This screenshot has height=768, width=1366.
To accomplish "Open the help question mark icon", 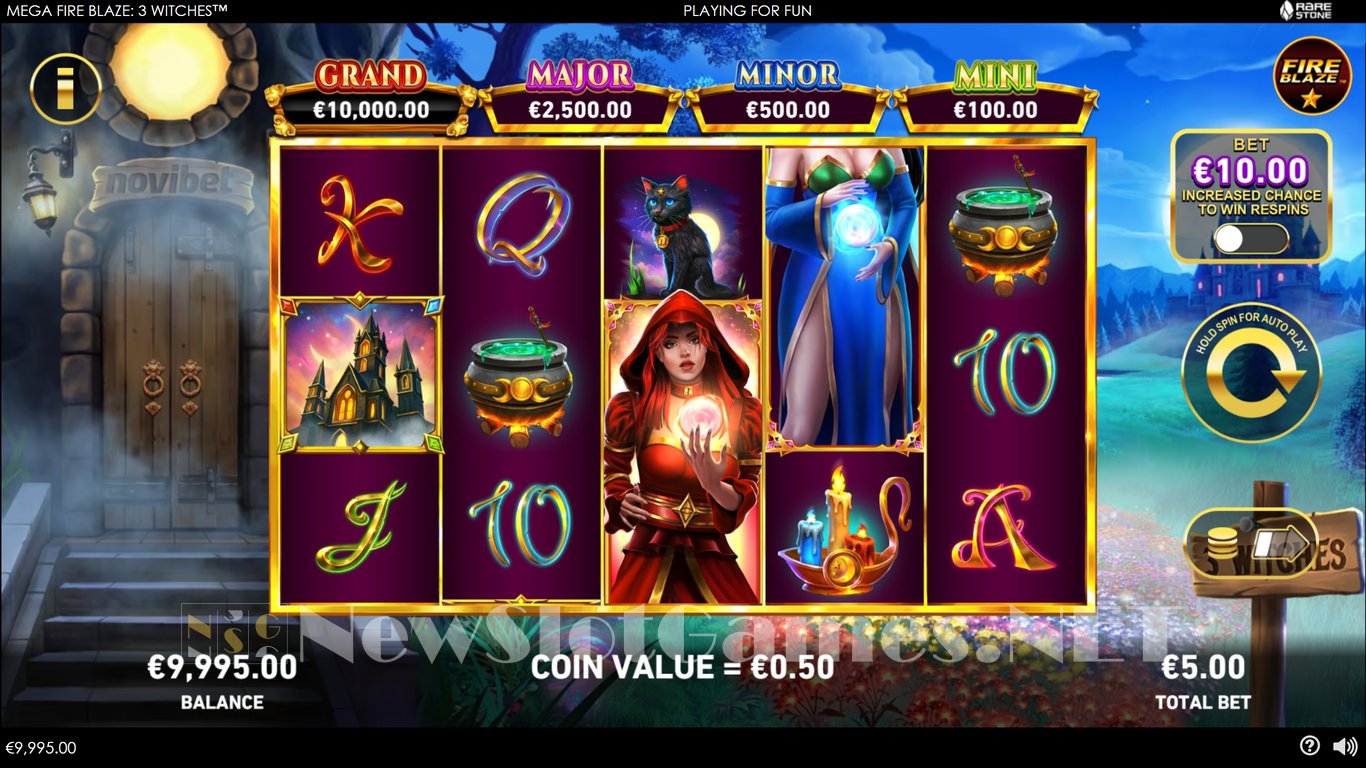I will [x=1309, y=746].
